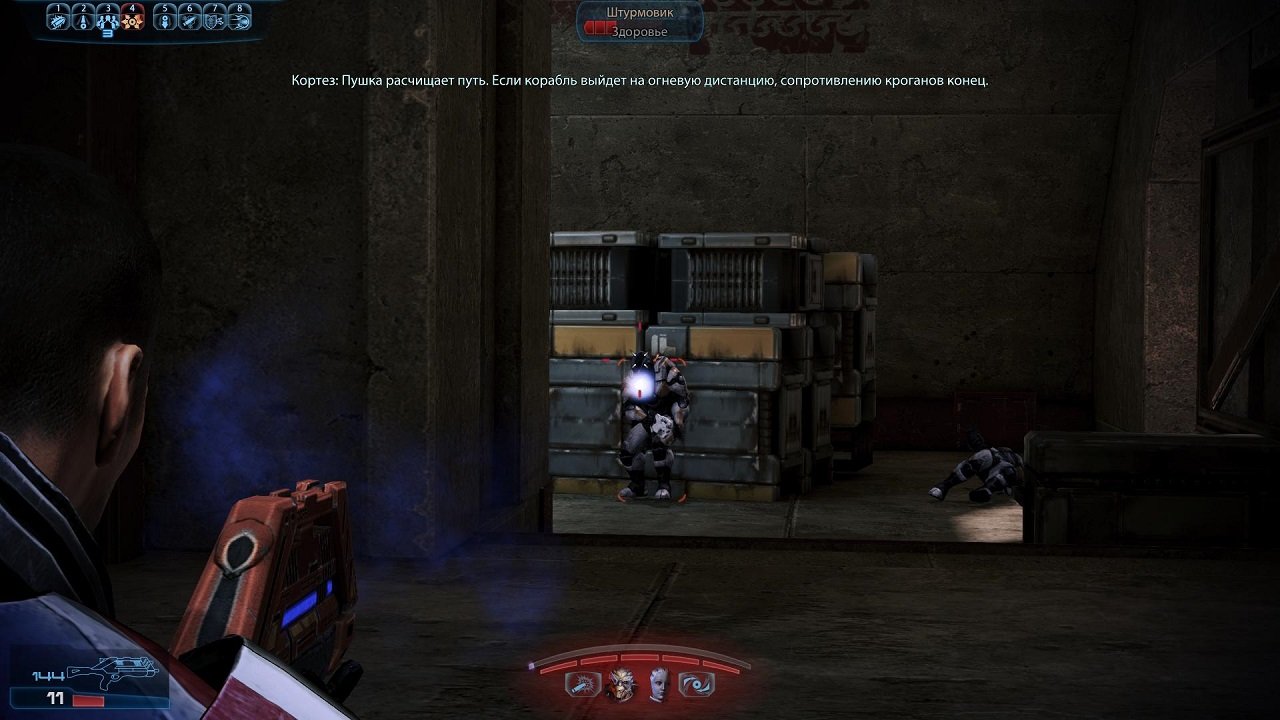Activate the glowing orange power on hotkey 4

(132, 20)
